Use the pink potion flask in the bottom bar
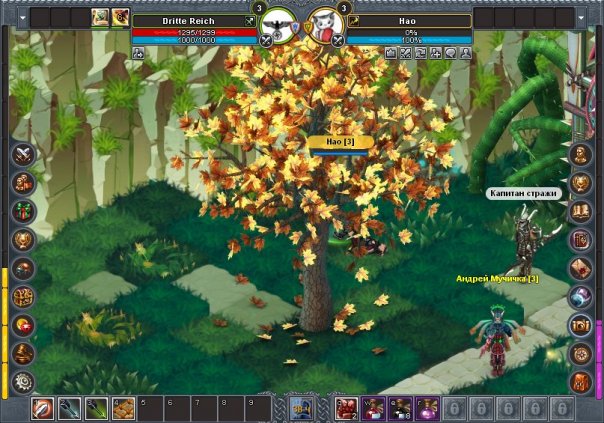The height and width of the screenshot is (423, 604). [x=427, y=408]
